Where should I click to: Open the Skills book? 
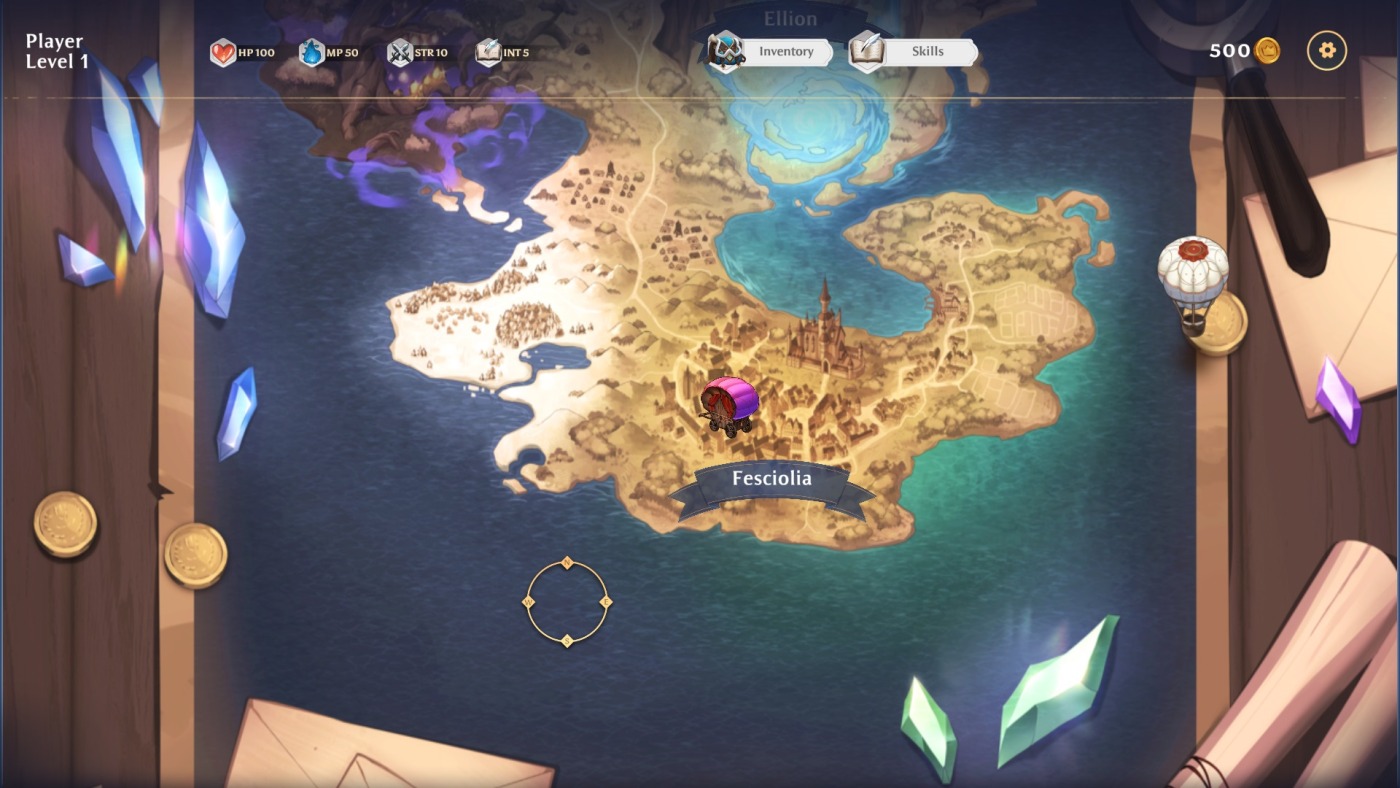pyautogui.click(x=913, y=52)
